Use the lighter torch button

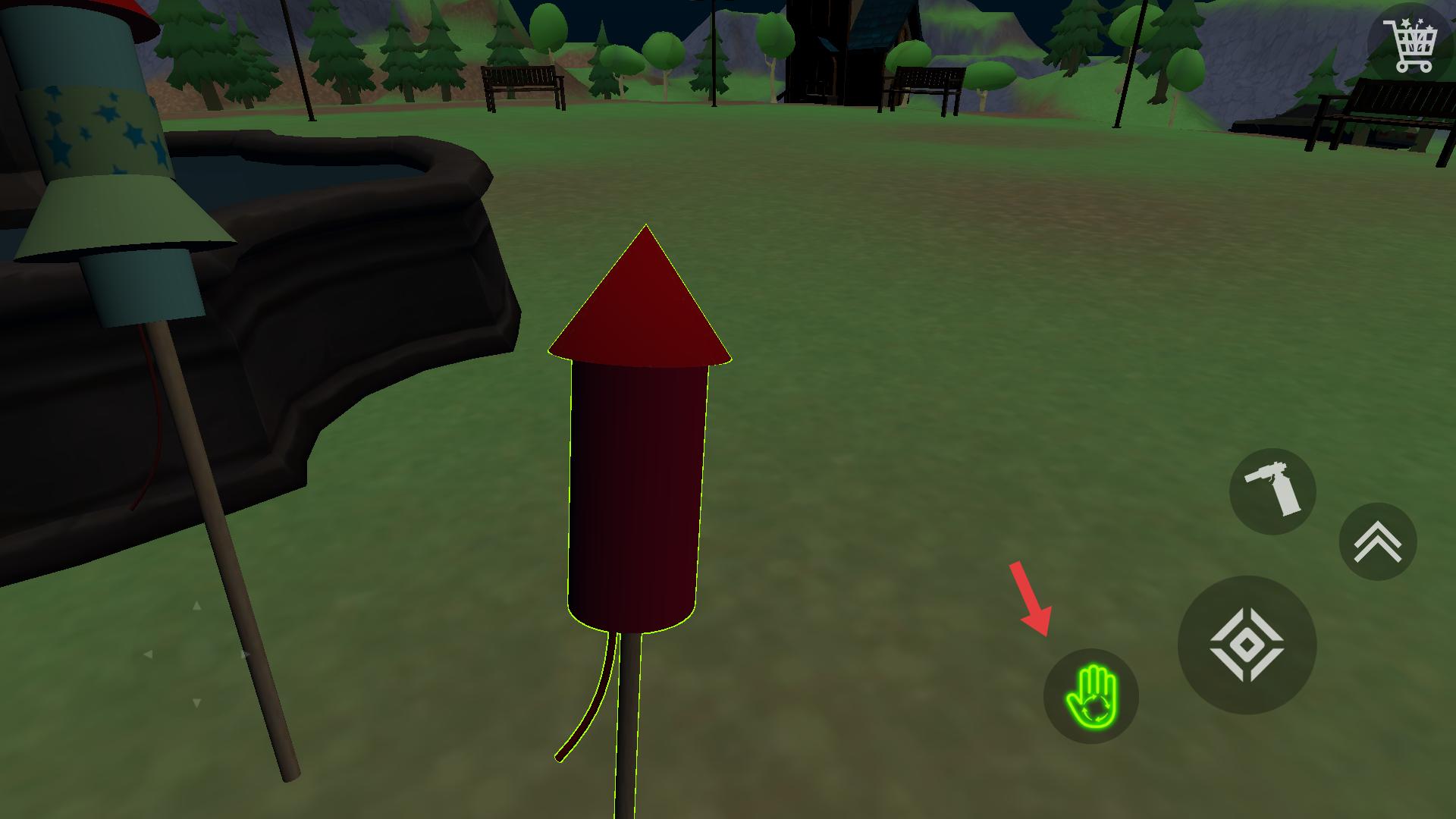[1272, 491]
